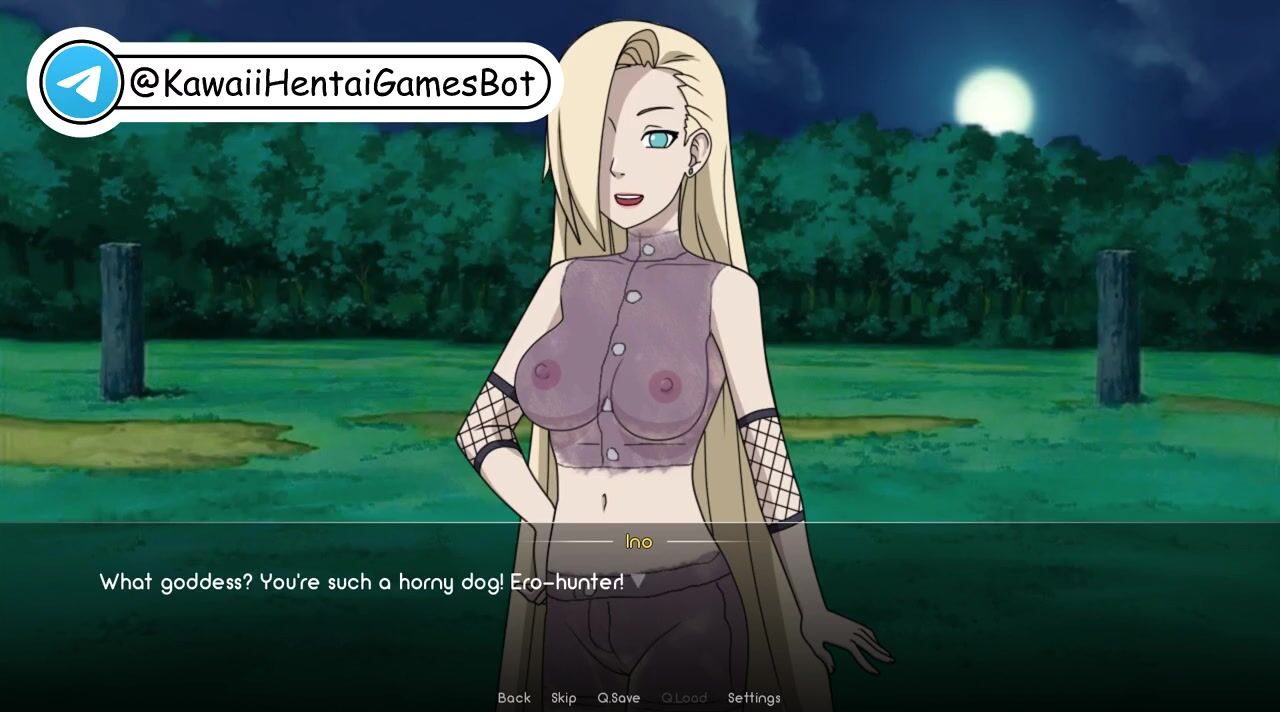Viewport: 1280px width, 712px height.
Task: Go back using the Back button
Action: [x=514, y=698]
